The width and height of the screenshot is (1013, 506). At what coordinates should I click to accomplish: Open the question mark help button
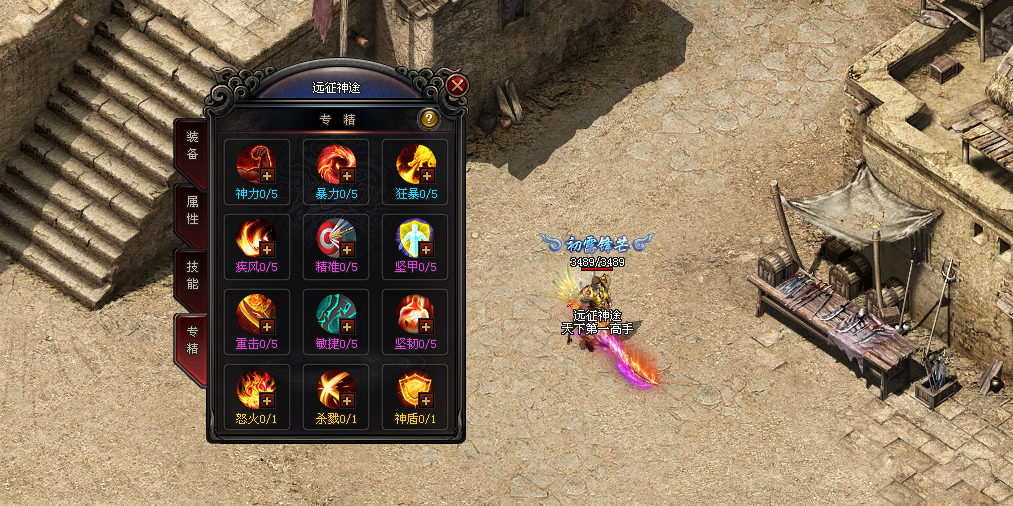(x=428, y=119)
